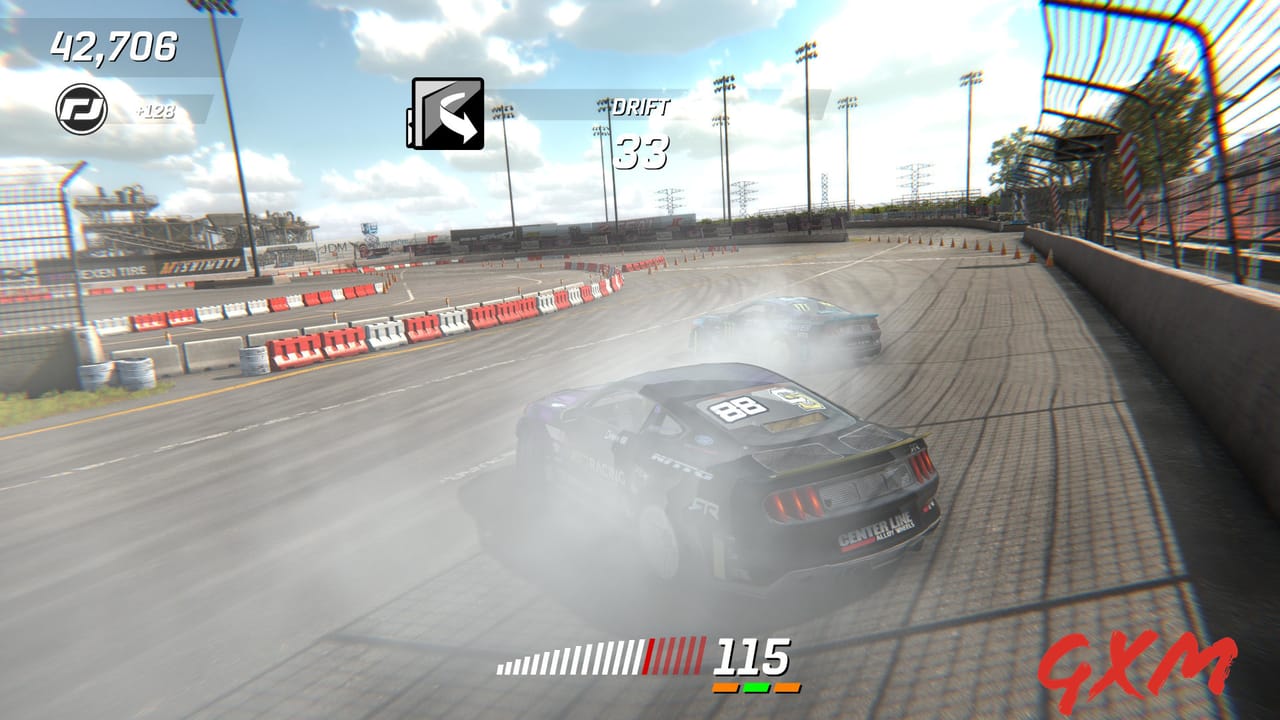Toggle the right orange indicator segment
This screenshot has height=720, width=1280.
(x=785, y=687)
